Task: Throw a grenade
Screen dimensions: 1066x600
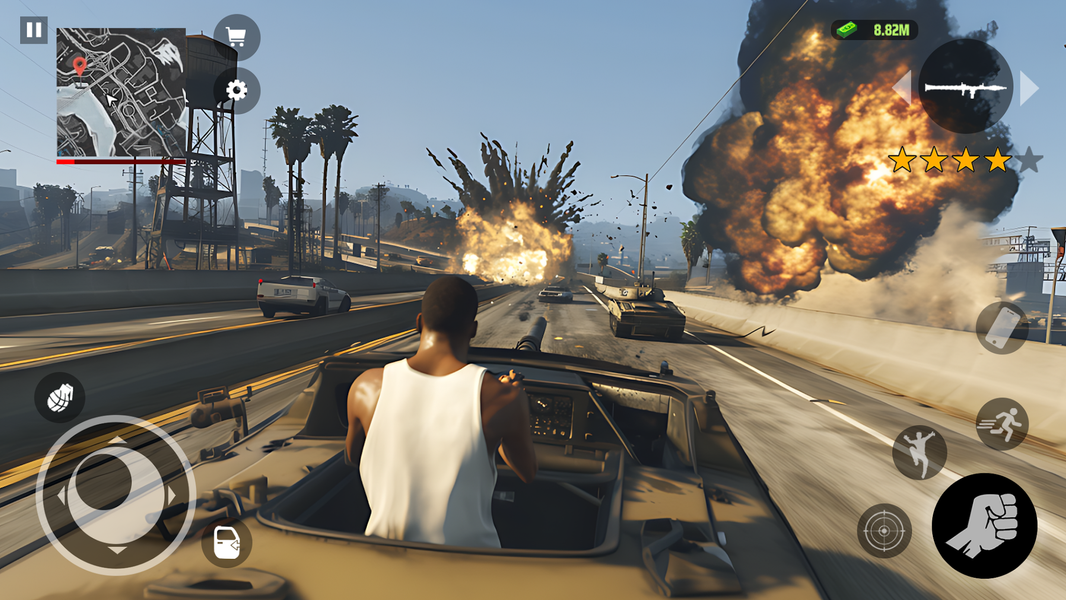Action: point(59,396)
